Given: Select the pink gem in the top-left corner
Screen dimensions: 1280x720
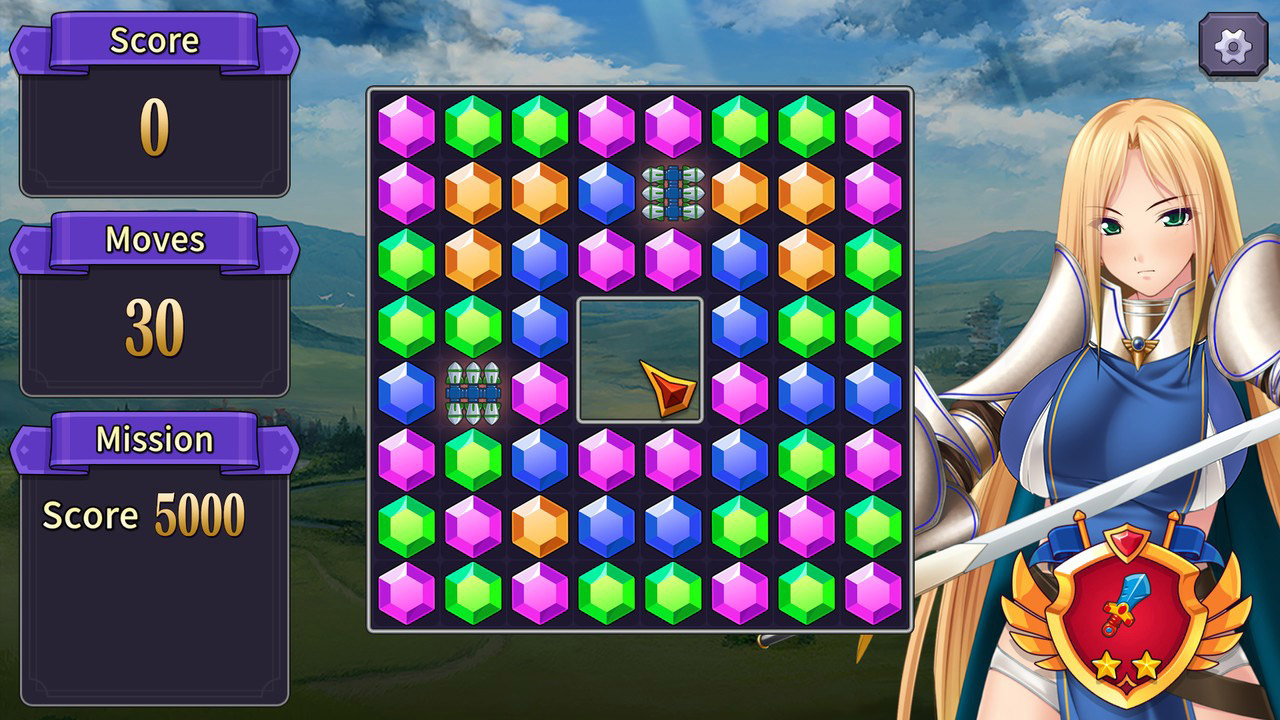Looking at the screenshot, I should (x=406, y=124).
